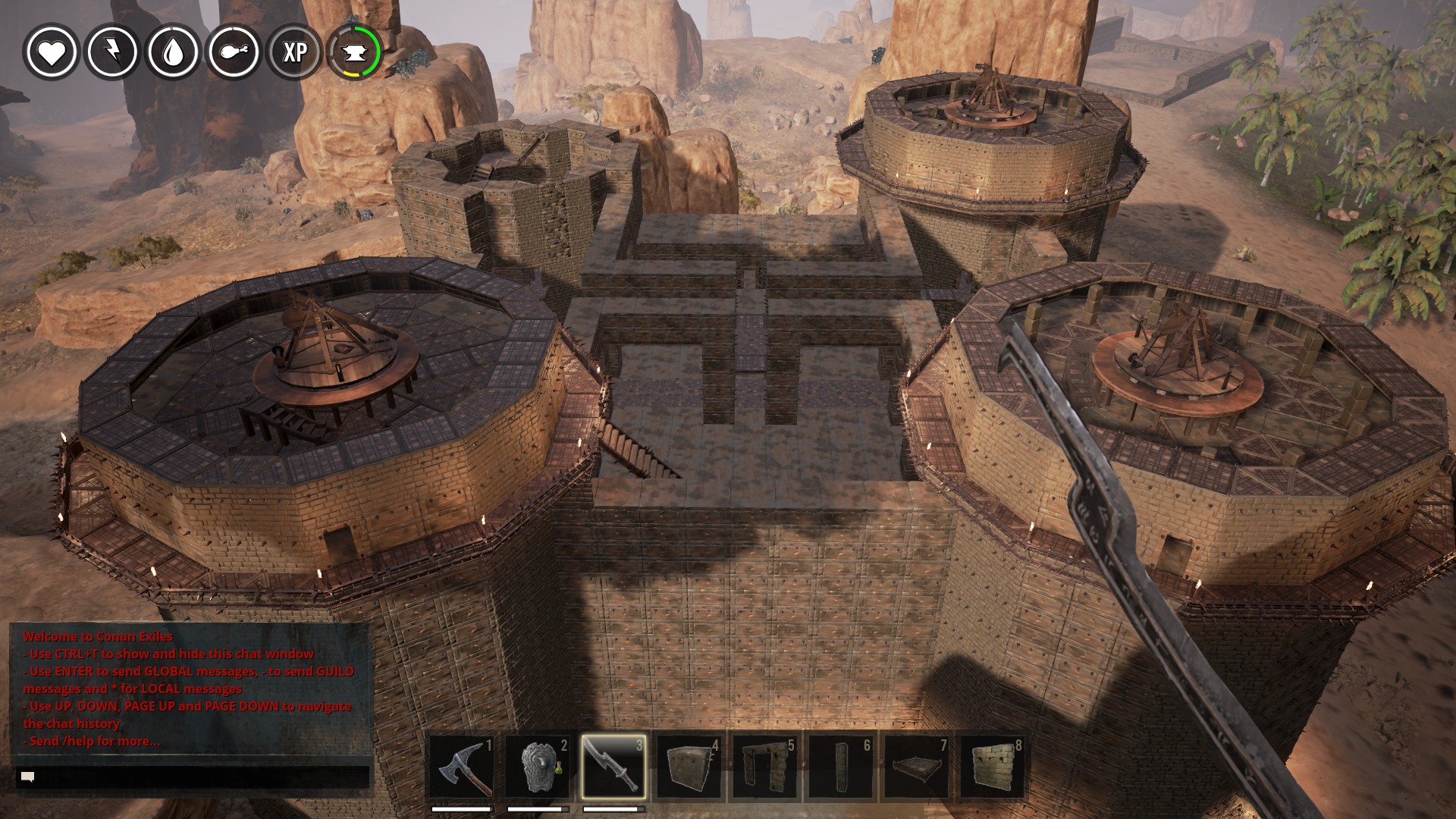
Task: Pick the stone pillar in slot 6
Action: pos(840,767)
